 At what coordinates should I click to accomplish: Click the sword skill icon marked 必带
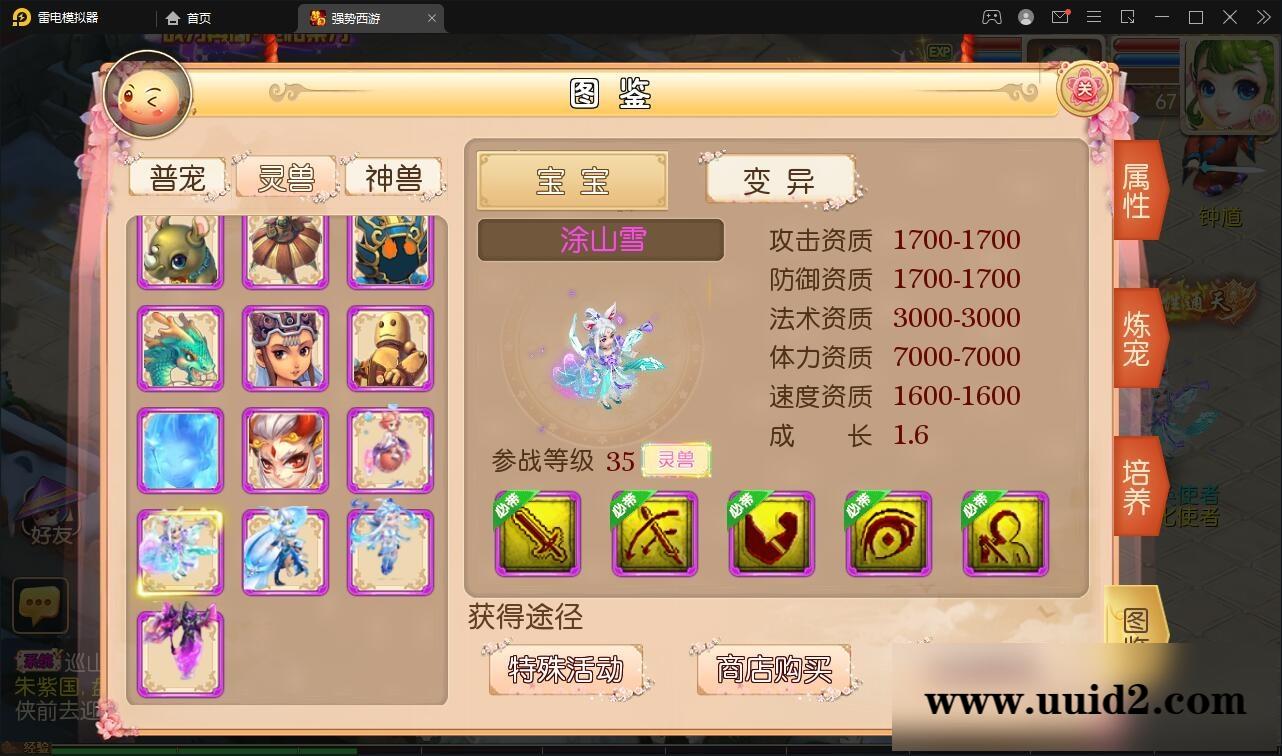click(x=537, y=535)
